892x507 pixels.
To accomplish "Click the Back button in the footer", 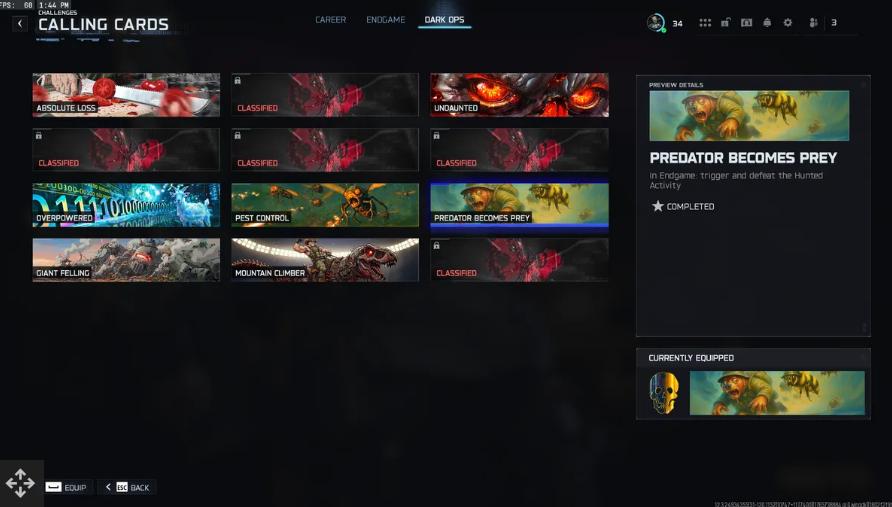I will click(128, 487).
